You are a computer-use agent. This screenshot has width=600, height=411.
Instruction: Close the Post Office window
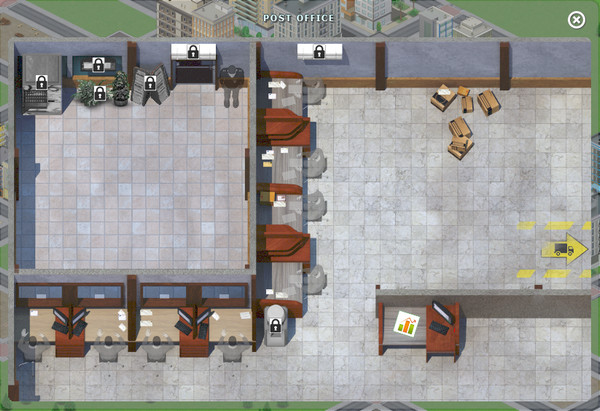576,20
